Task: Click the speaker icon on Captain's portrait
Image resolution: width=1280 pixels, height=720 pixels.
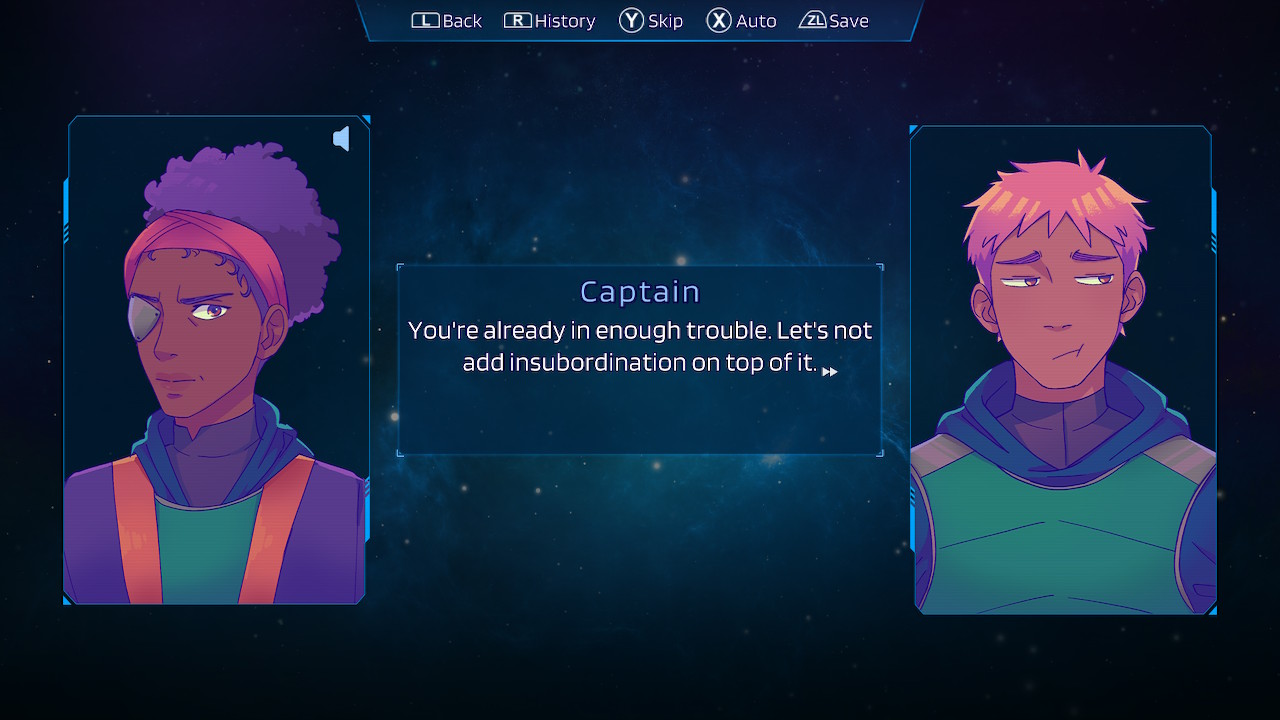Action: pos(341,139)
